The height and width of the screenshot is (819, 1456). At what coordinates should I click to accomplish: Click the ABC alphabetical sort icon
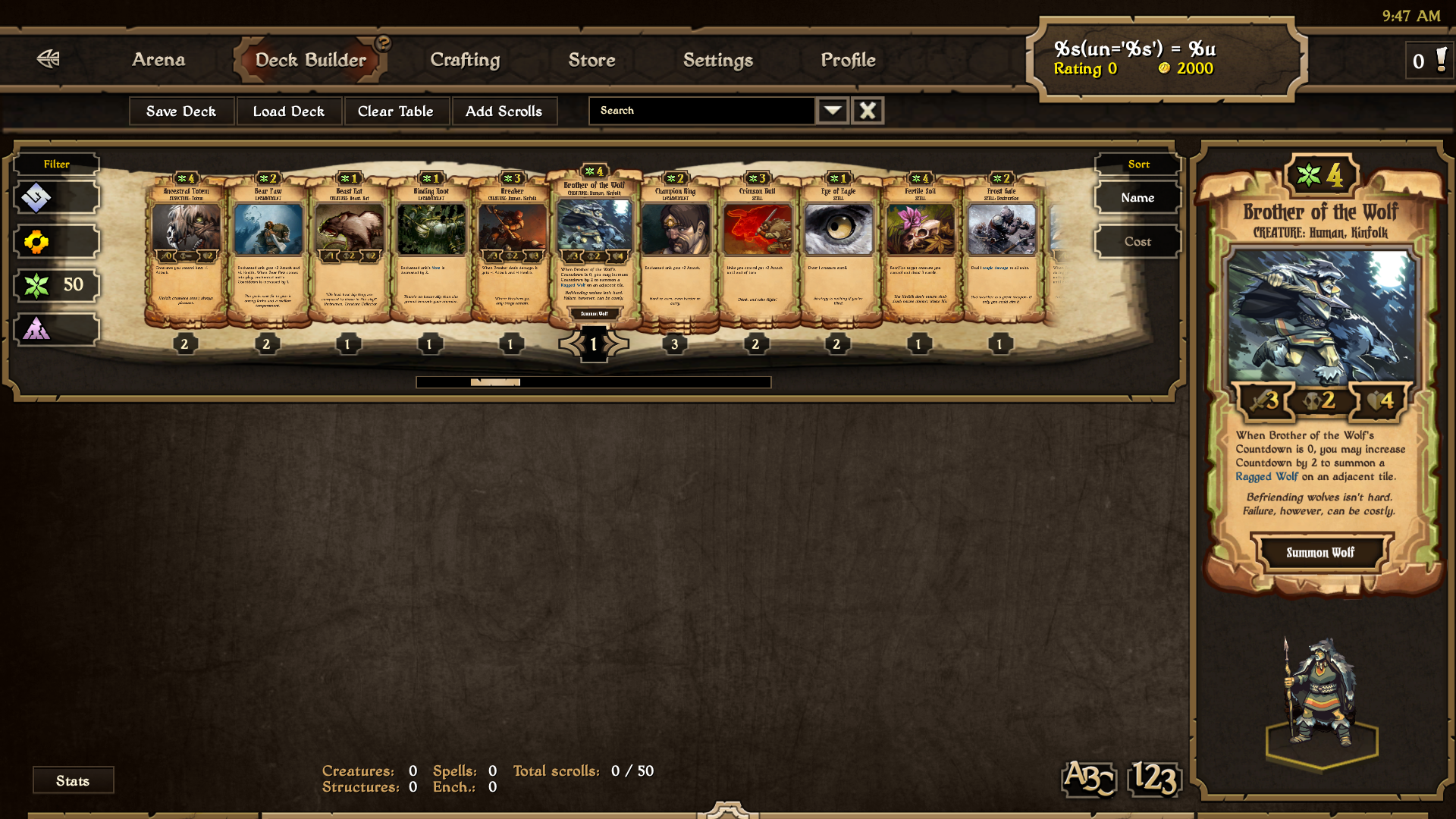pyautogui.click(x=1088, y=779)
